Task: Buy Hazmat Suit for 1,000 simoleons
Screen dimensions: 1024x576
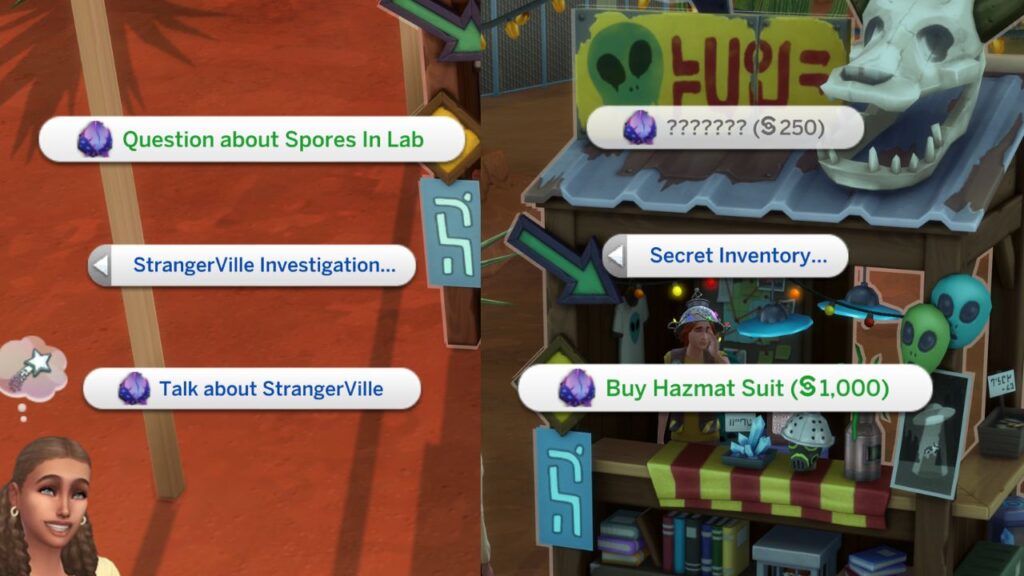Action: tap(726, 388)
